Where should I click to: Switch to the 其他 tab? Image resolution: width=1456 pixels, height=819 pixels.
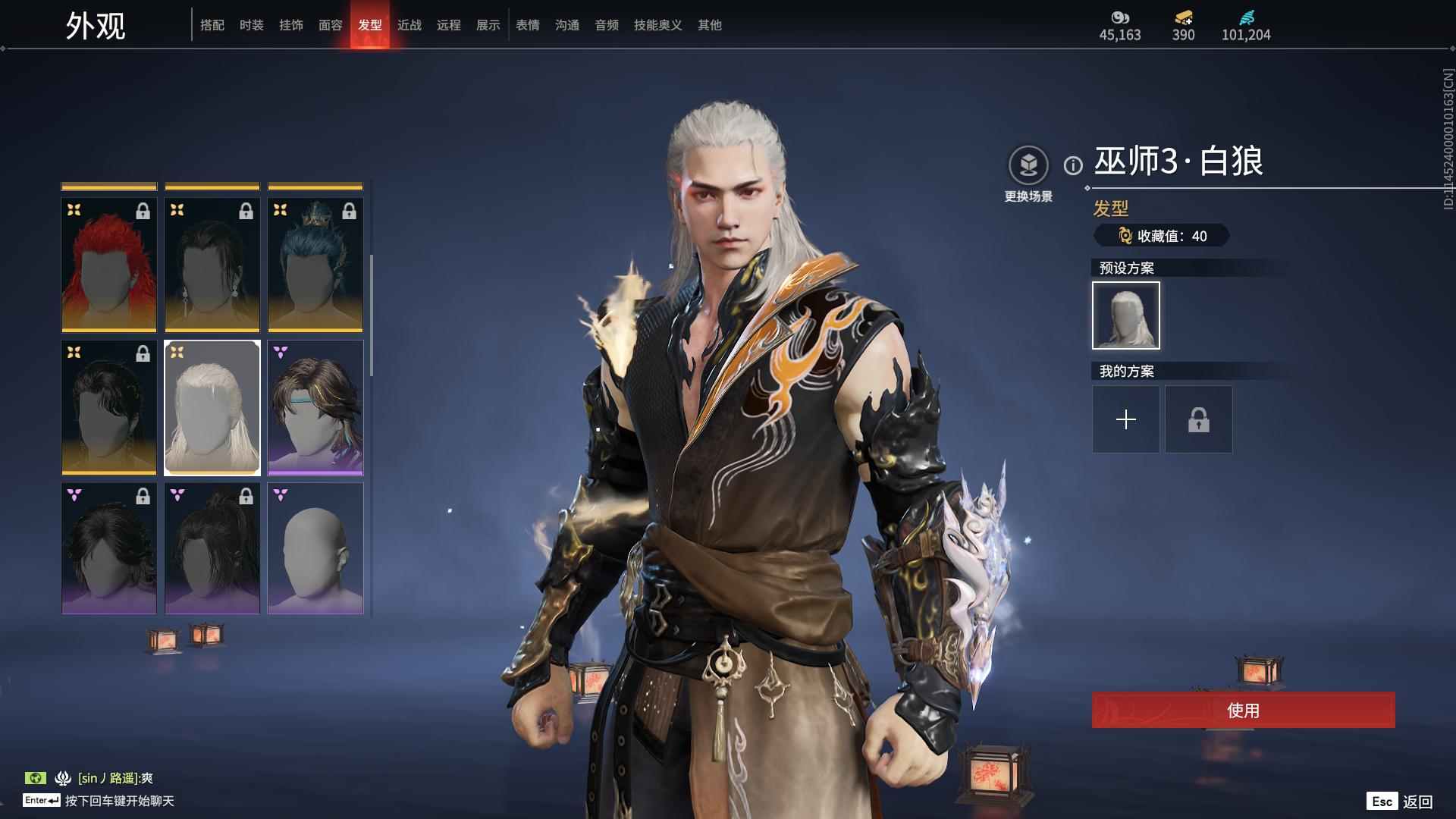point(710,25)
